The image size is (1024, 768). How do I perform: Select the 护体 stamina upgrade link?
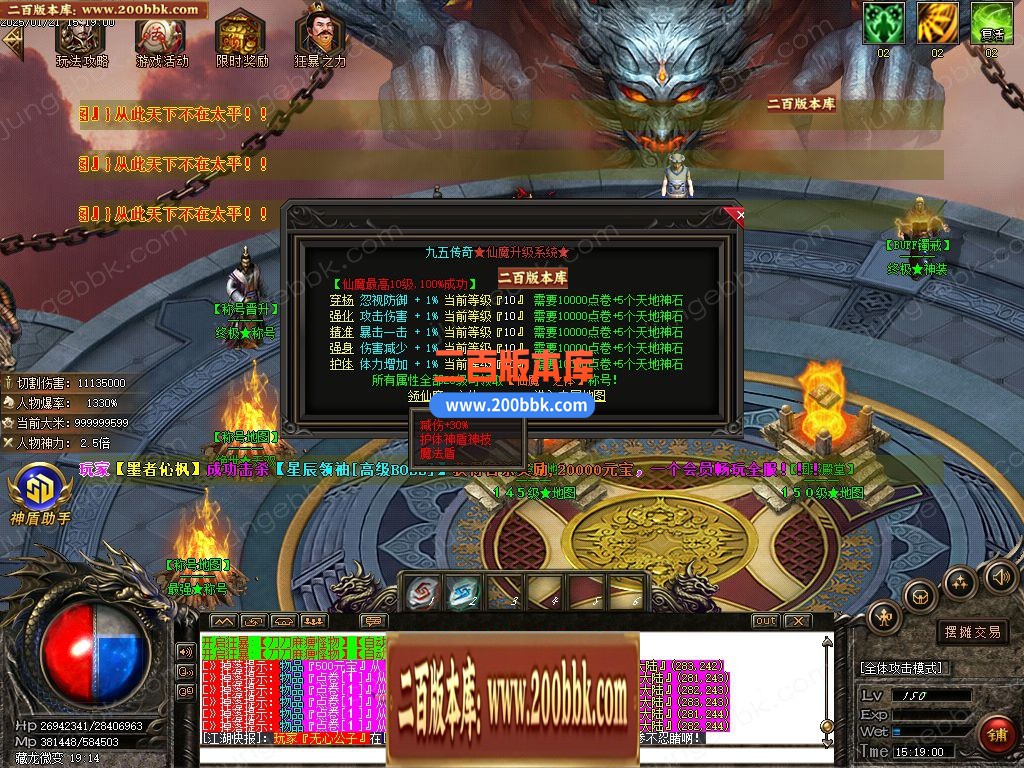(x=342, y=364)
